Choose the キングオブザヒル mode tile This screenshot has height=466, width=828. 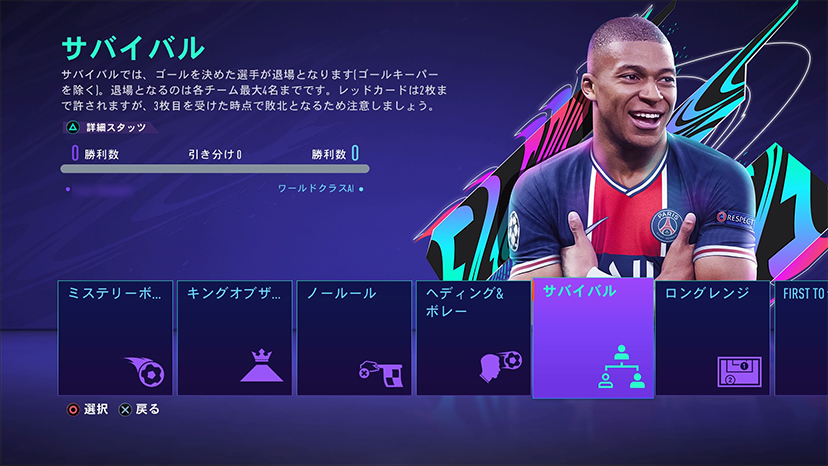click(235, 337)
